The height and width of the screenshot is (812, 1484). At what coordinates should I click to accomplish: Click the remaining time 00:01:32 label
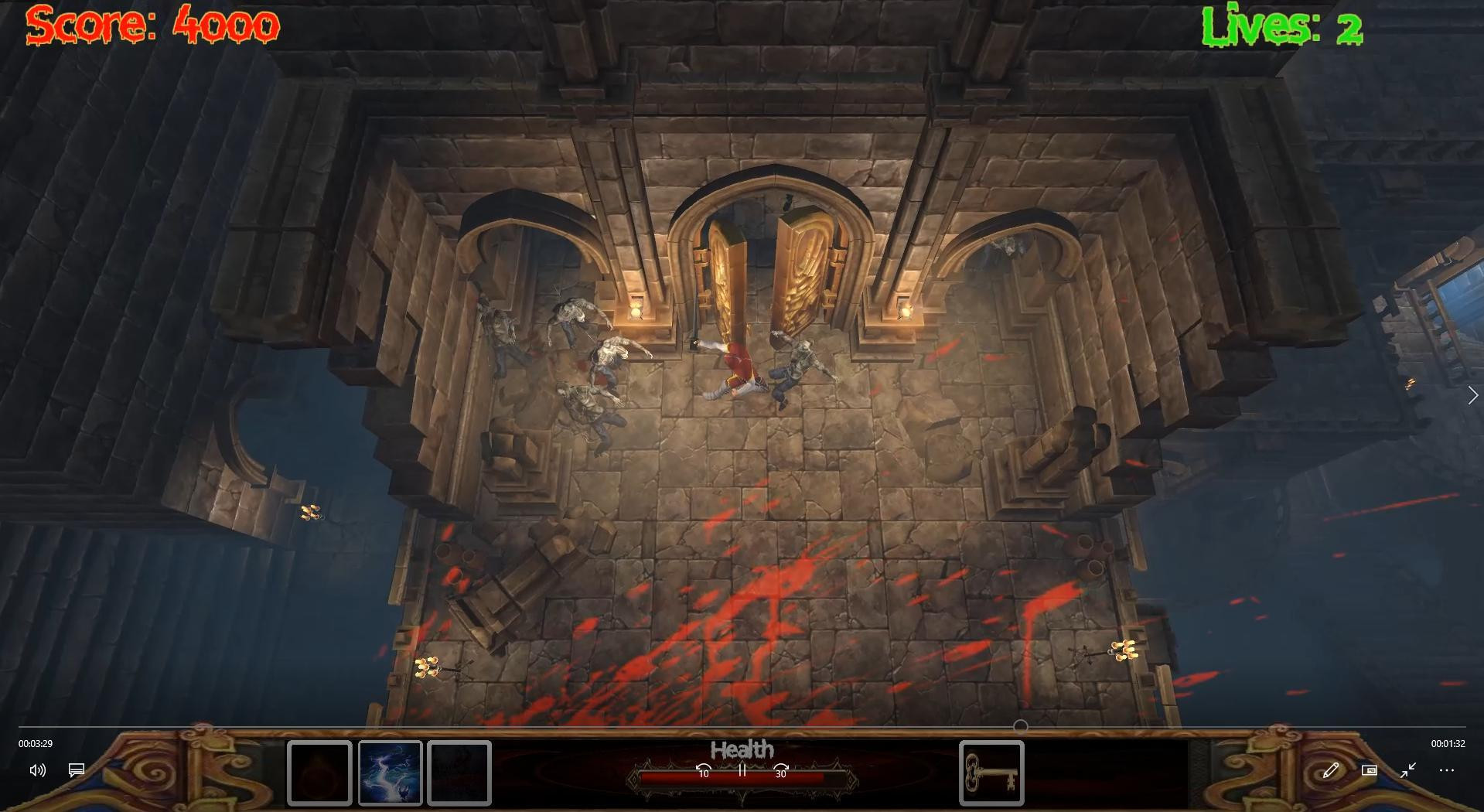click(x=1449, y=744)
